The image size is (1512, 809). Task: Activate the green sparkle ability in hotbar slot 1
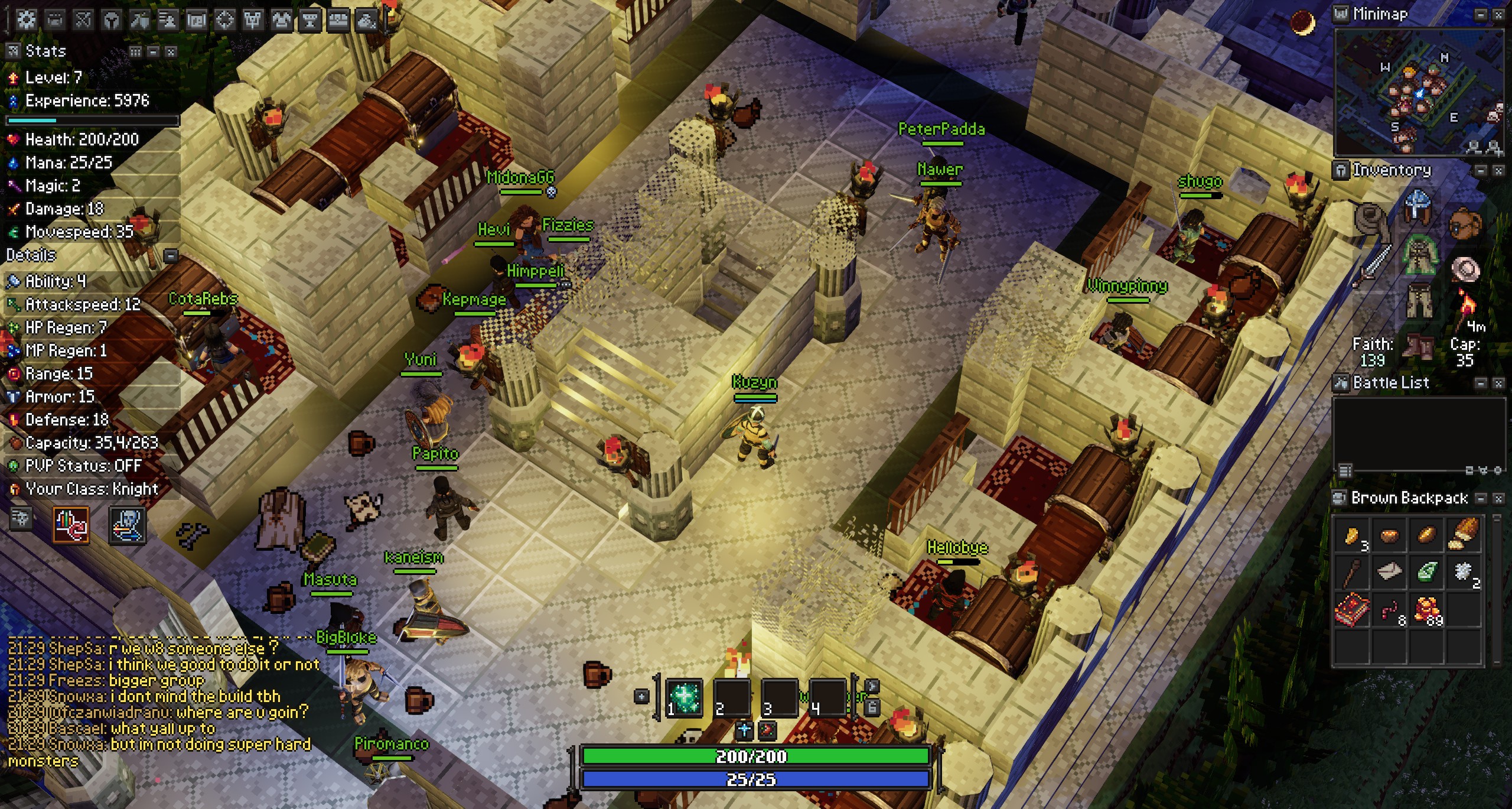[x=684, y=697]
